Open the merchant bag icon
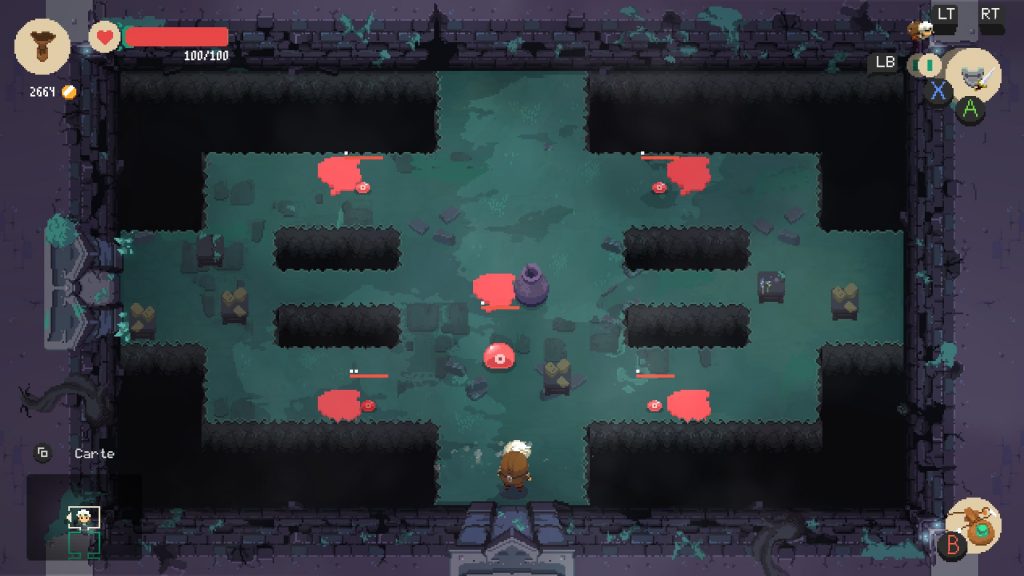 pyautogui.click(x=42, y=47)
